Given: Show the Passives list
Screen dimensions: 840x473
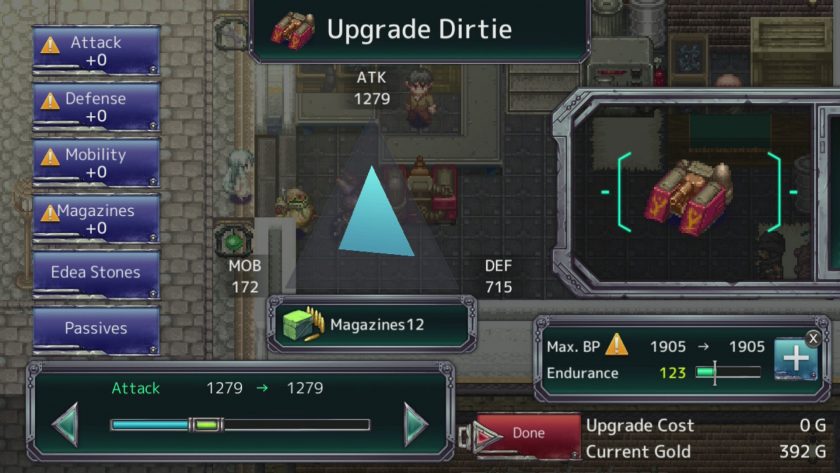Looking at the screenshot, I should 96,328.
